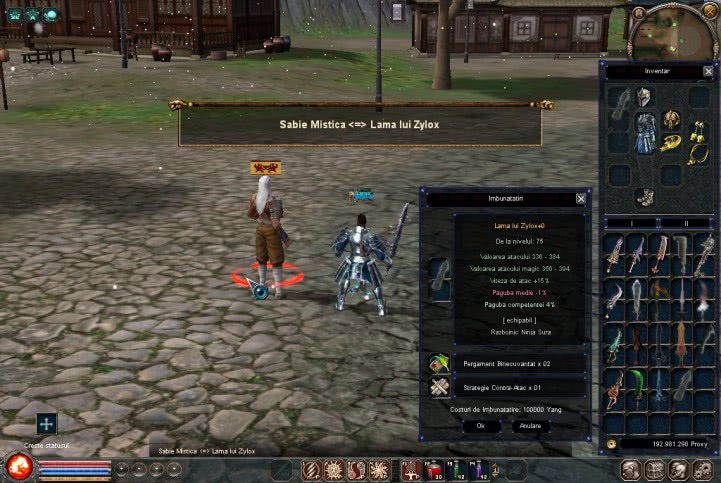Screen dimensions: 721x483
Task: Switch to inventory page I
Action: coord(630,223)
